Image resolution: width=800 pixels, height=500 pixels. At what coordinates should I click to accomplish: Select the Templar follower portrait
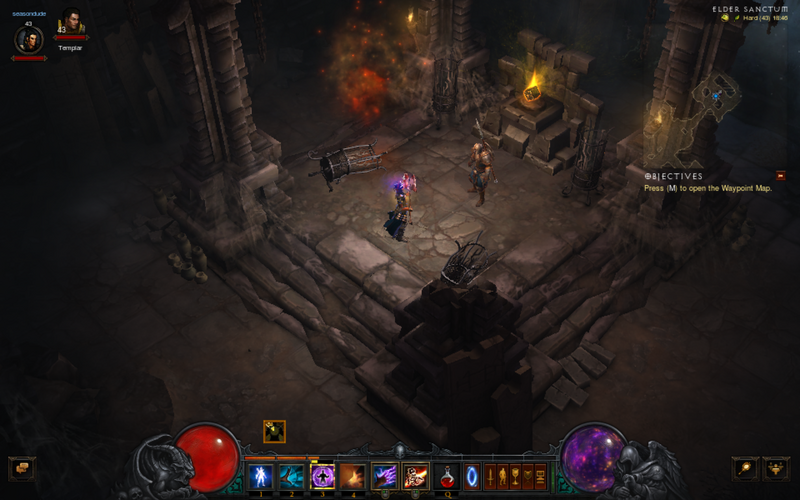[x=70, y=23]
